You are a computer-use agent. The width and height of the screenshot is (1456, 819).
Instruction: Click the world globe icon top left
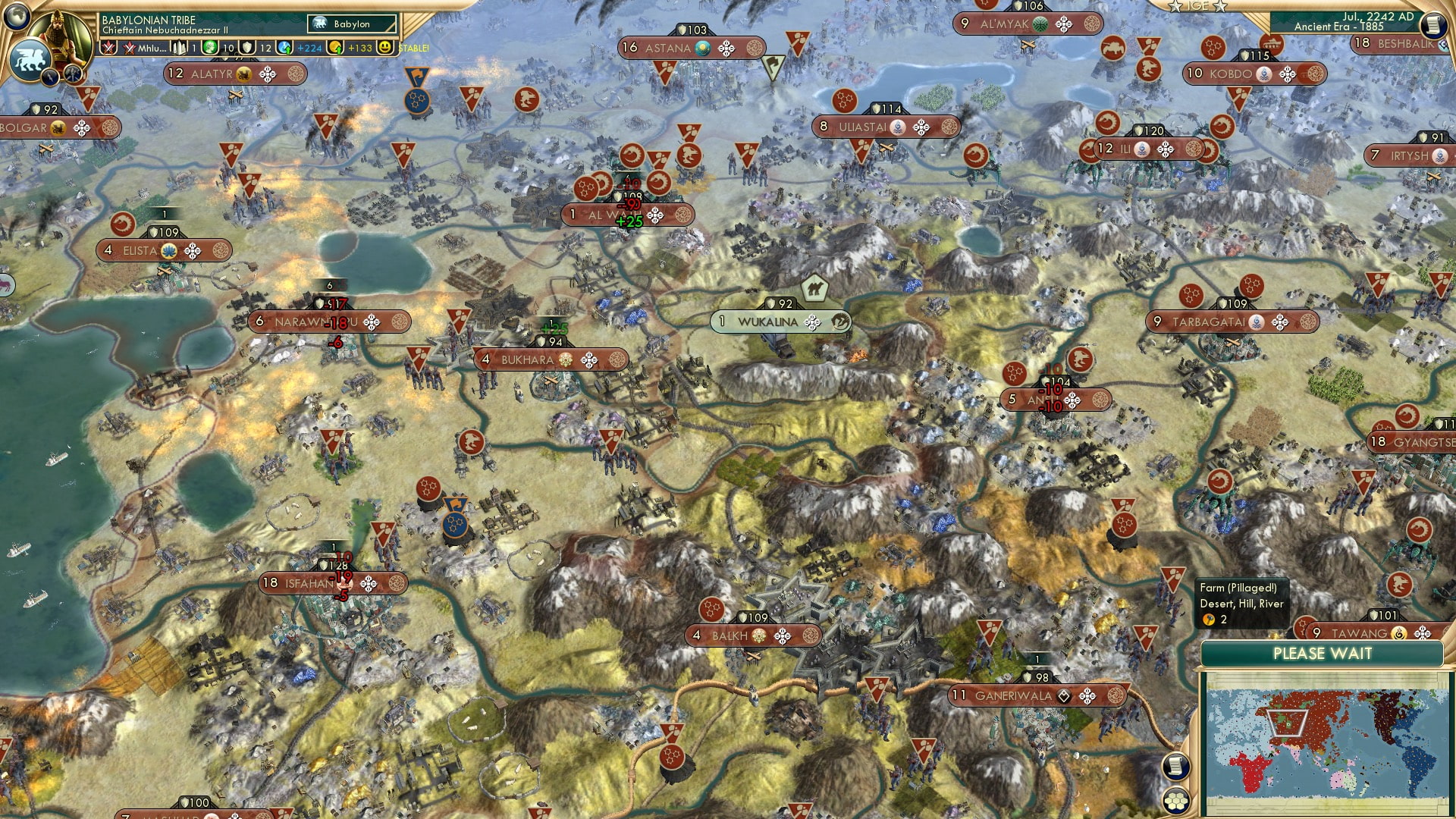click(15, 17)
